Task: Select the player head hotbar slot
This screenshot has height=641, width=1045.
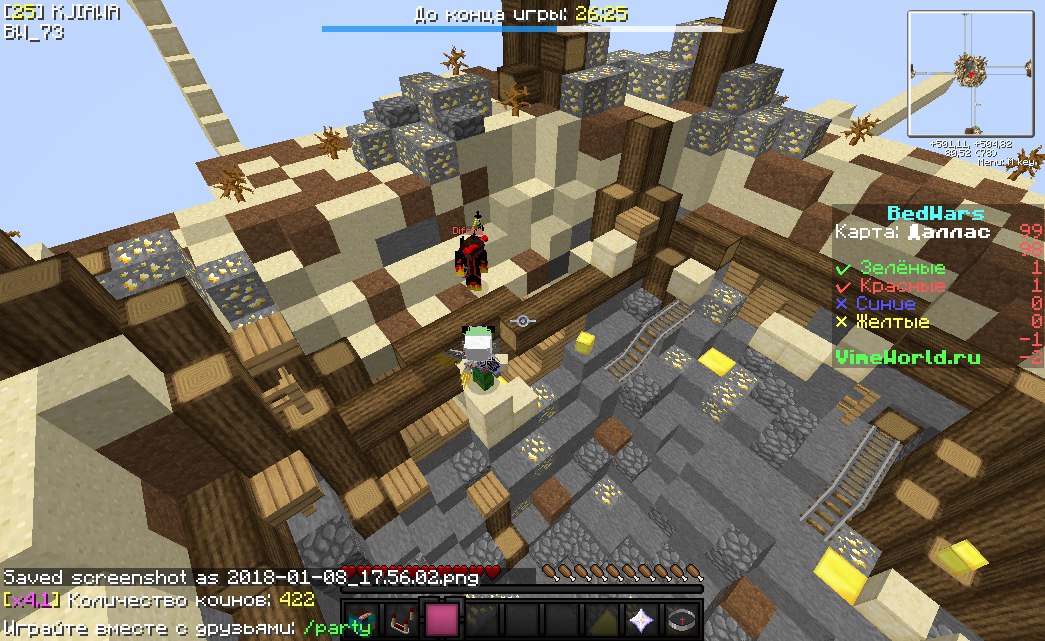Action: point(360,620)
